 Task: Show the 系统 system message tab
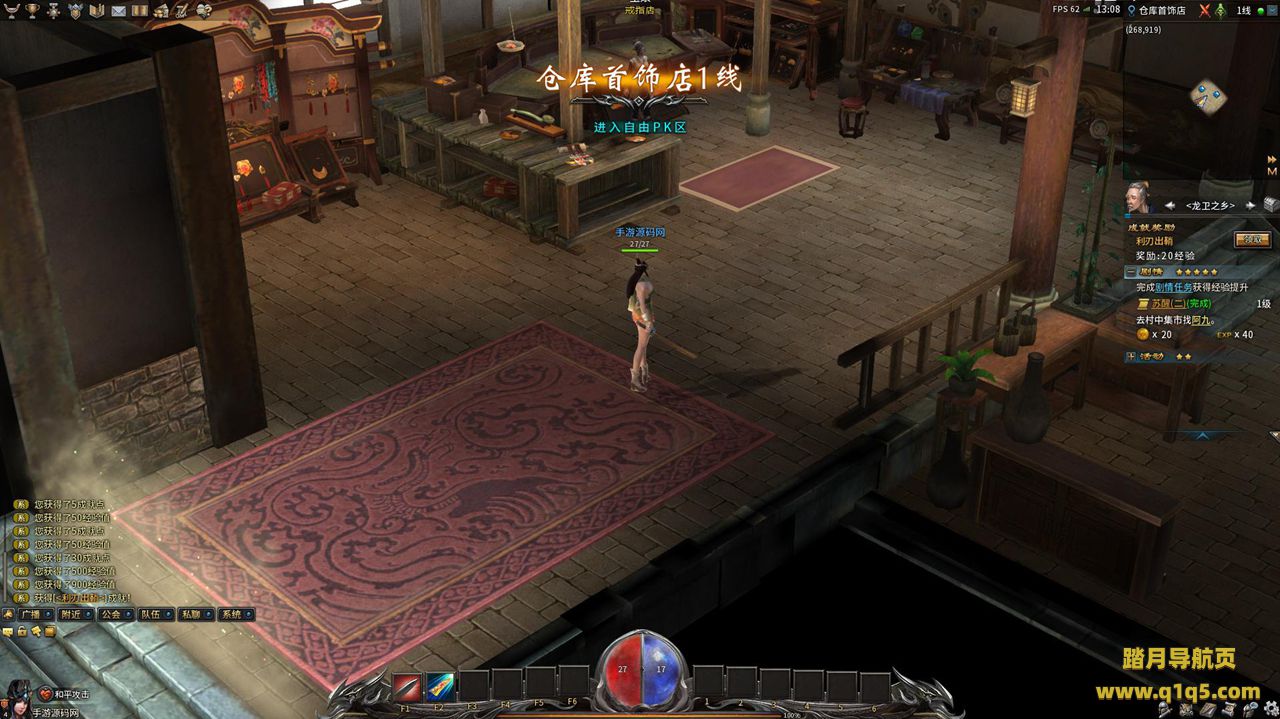click(x=233, y=614)
